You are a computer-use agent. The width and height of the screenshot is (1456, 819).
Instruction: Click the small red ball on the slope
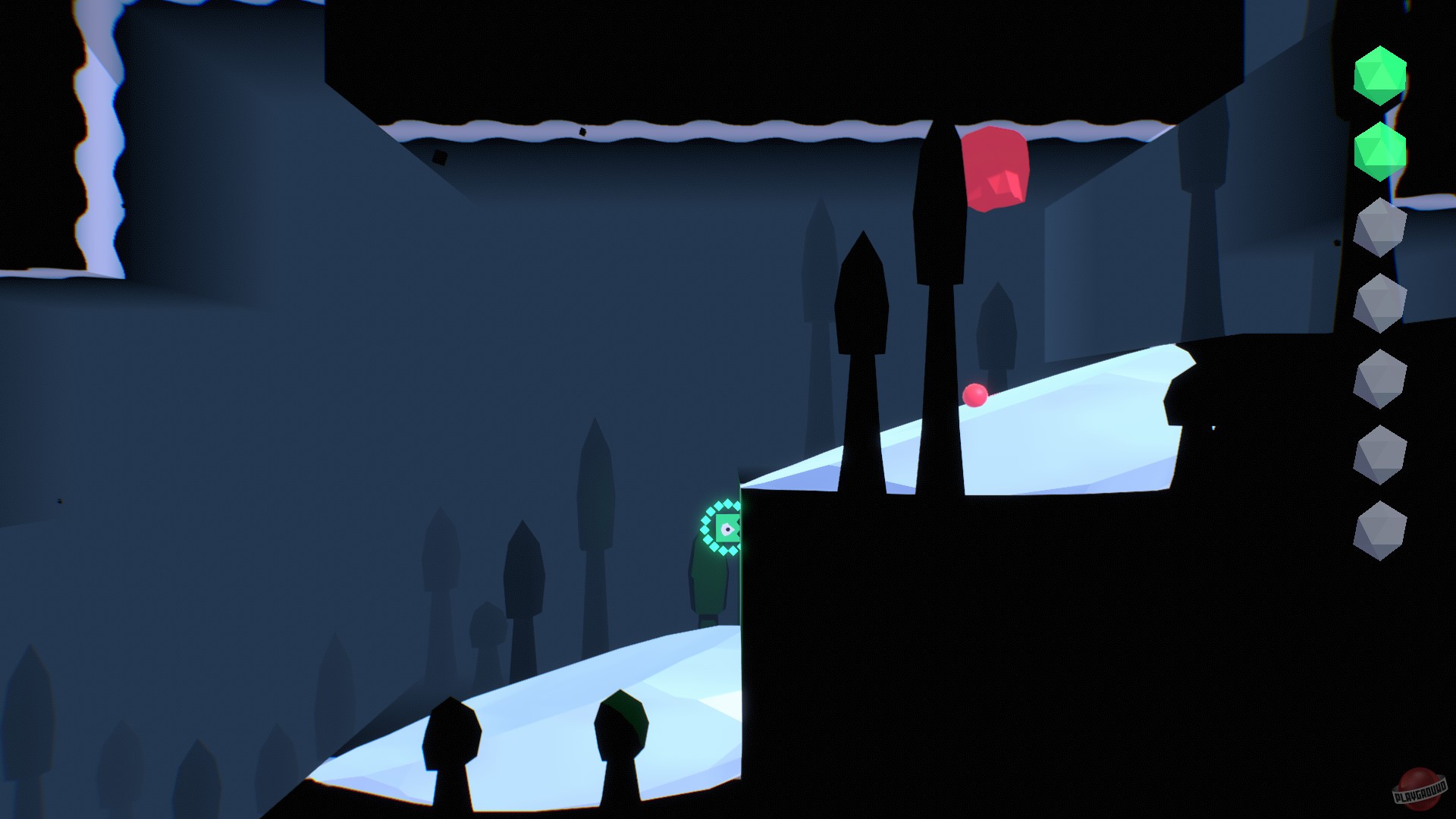[974, 396]
